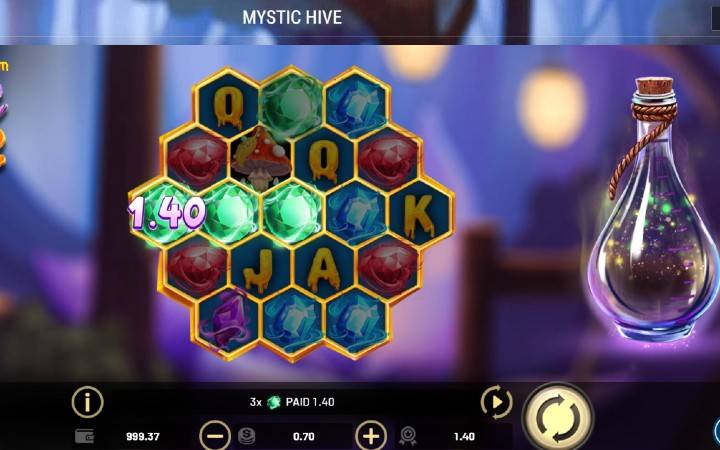Viewport: 720px width, 450px height.
Task: Decrease the bet with the minus button
Action: pyautogui.click(x=214, y=436)
